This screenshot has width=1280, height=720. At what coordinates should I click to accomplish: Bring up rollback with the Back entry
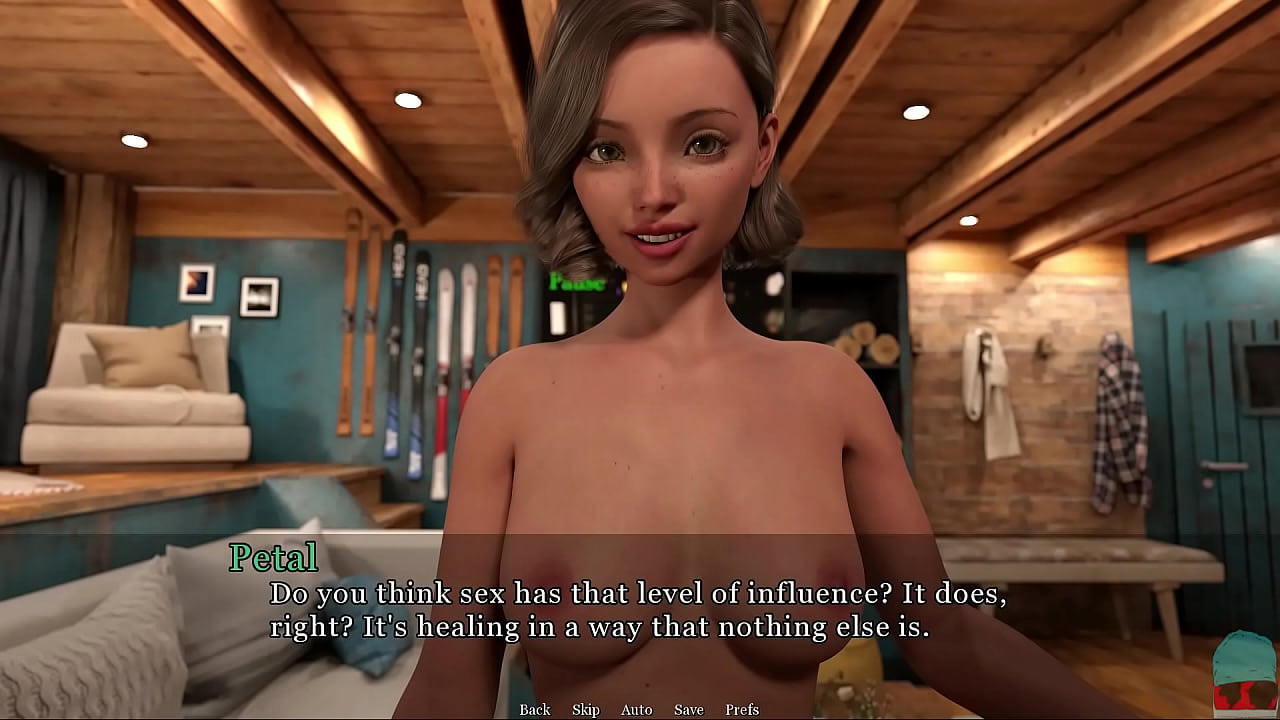click(x=534, y=709)
